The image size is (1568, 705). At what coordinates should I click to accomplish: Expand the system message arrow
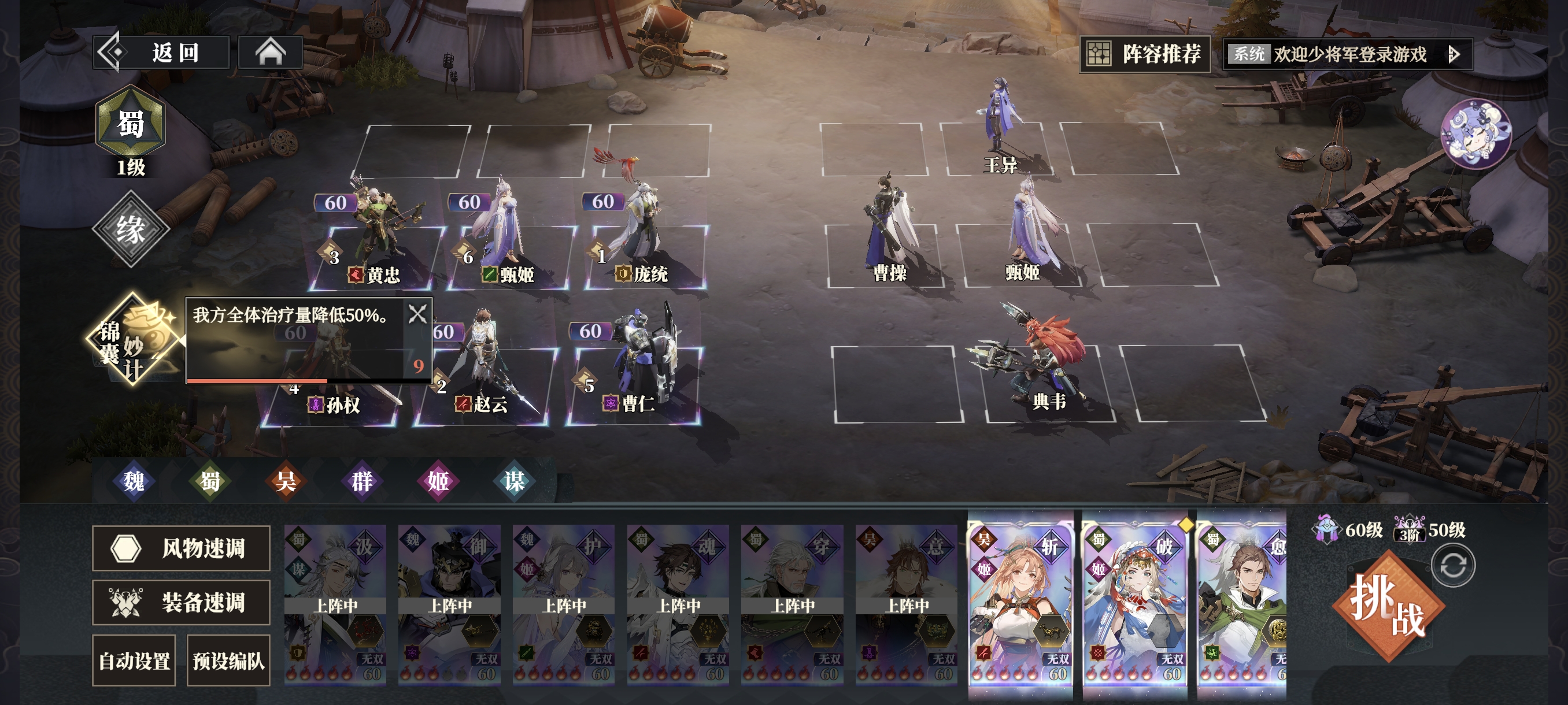click(1454, 55)
